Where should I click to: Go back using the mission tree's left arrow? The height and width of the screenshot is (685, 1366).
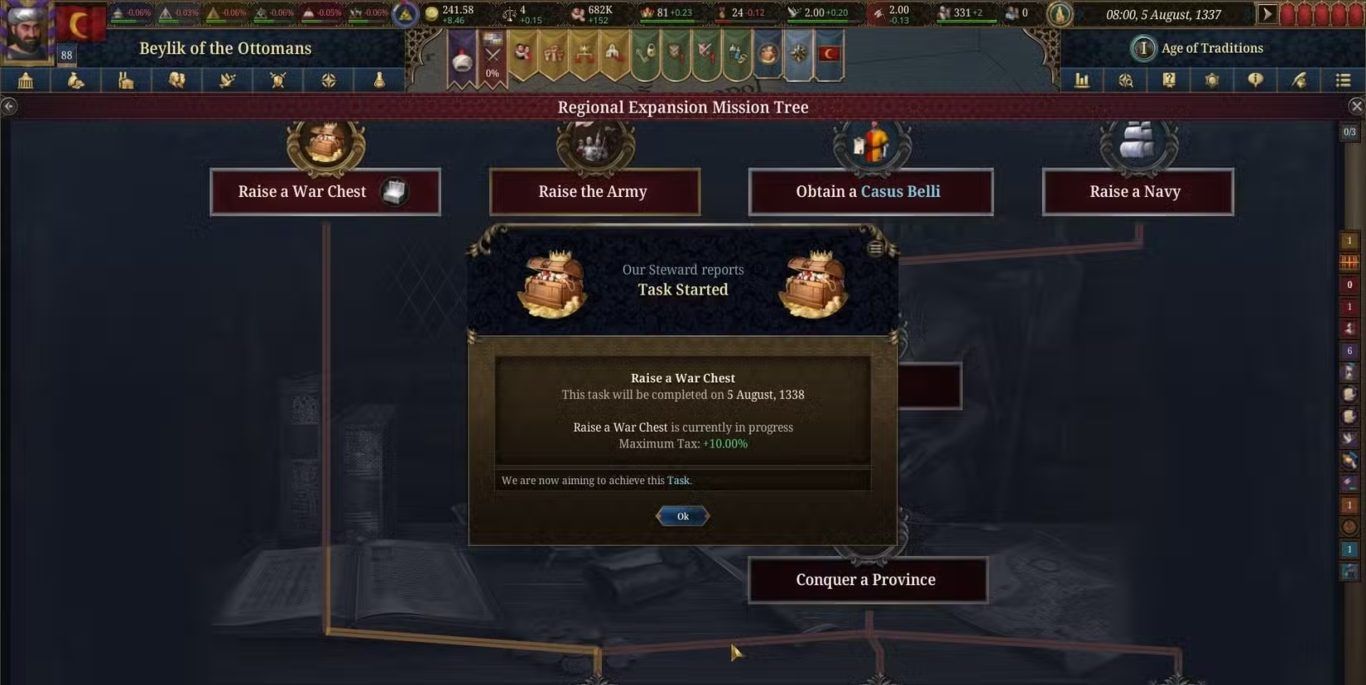coord(8,106)
